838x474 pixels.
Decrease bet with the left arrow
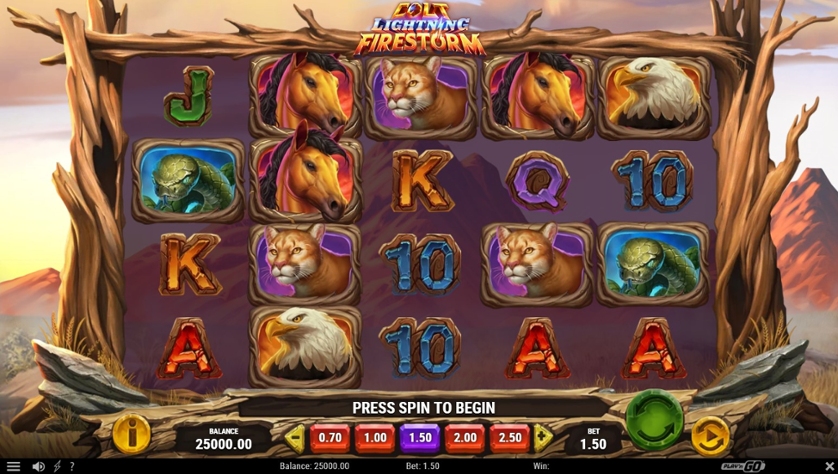pos(294,437)
